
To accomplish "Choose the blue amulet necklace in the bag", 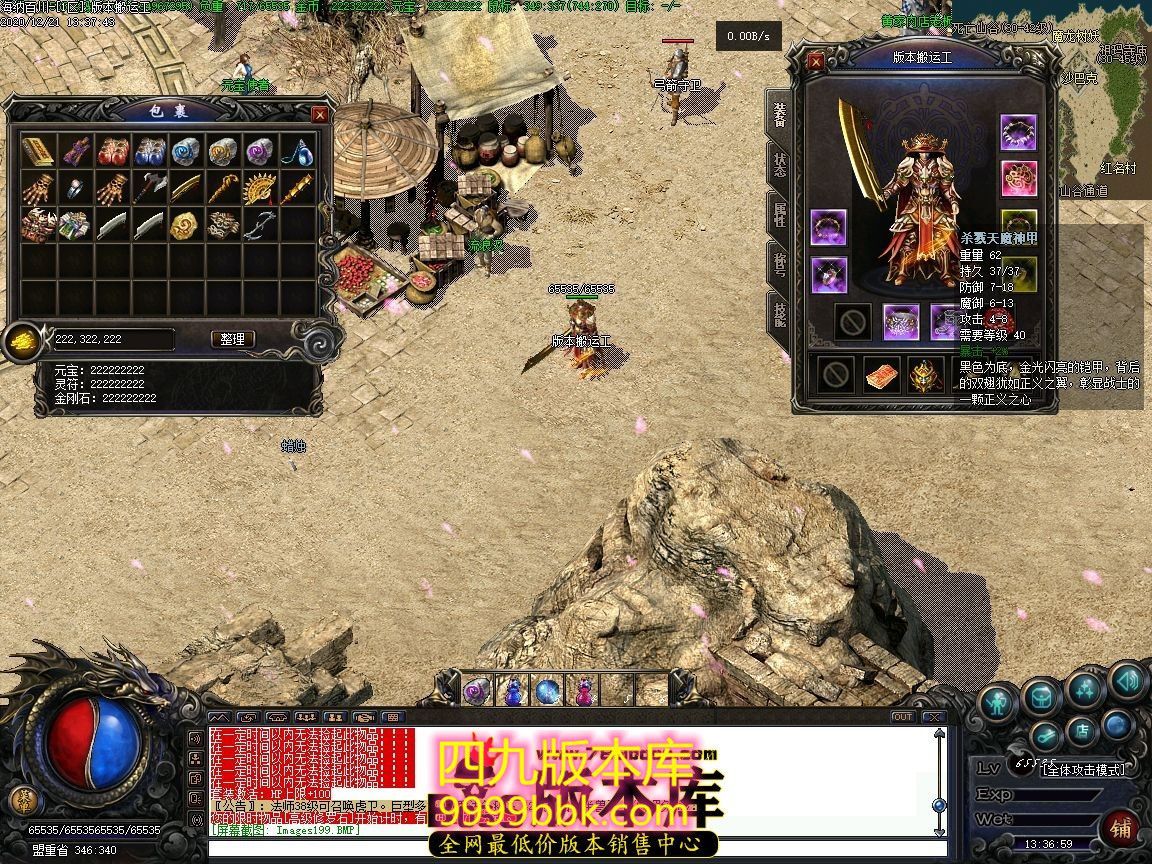I will (x=297, y=151).
